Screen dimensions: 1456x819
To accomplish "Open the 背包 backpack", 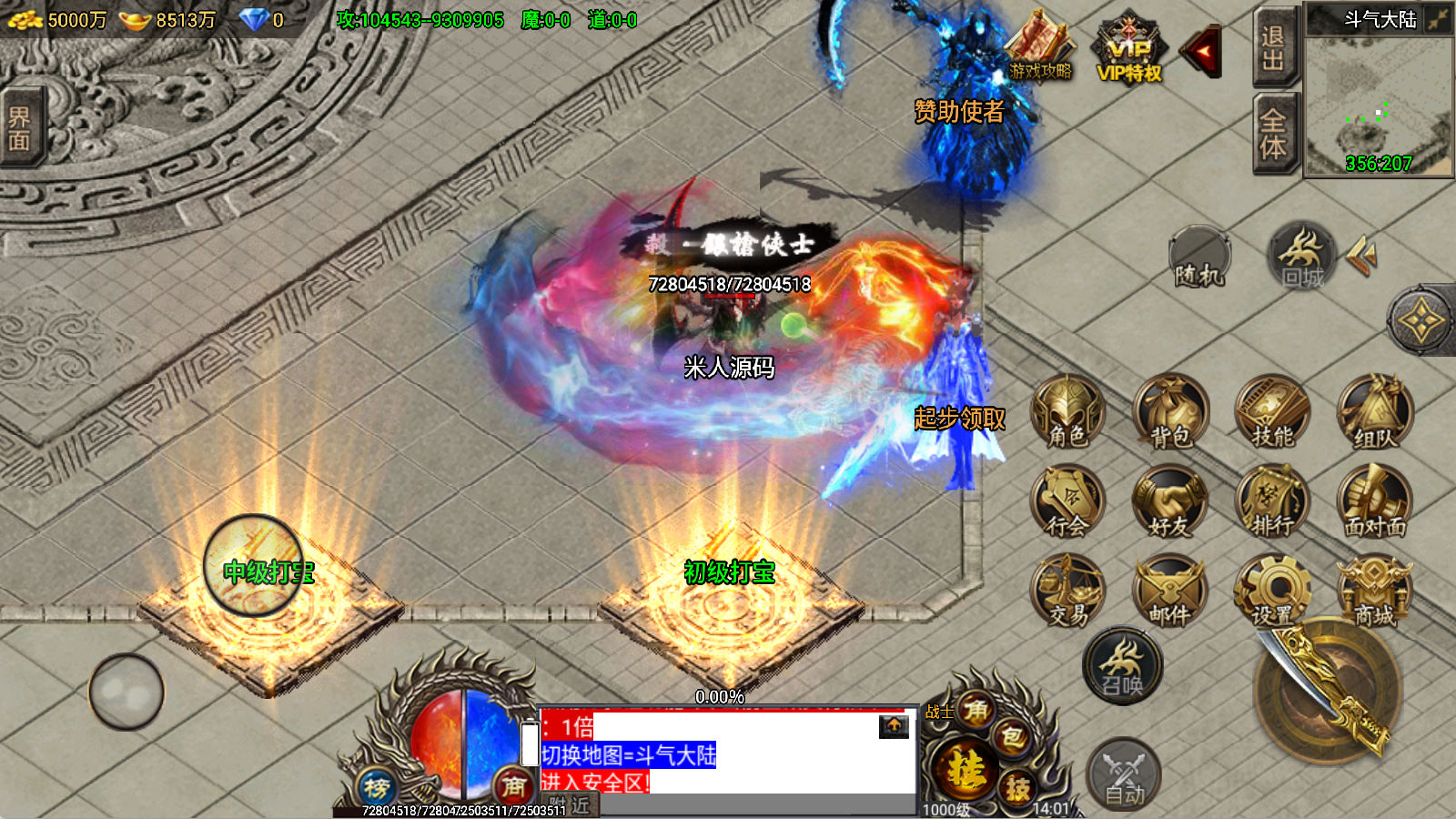I will coord(1170,412).
